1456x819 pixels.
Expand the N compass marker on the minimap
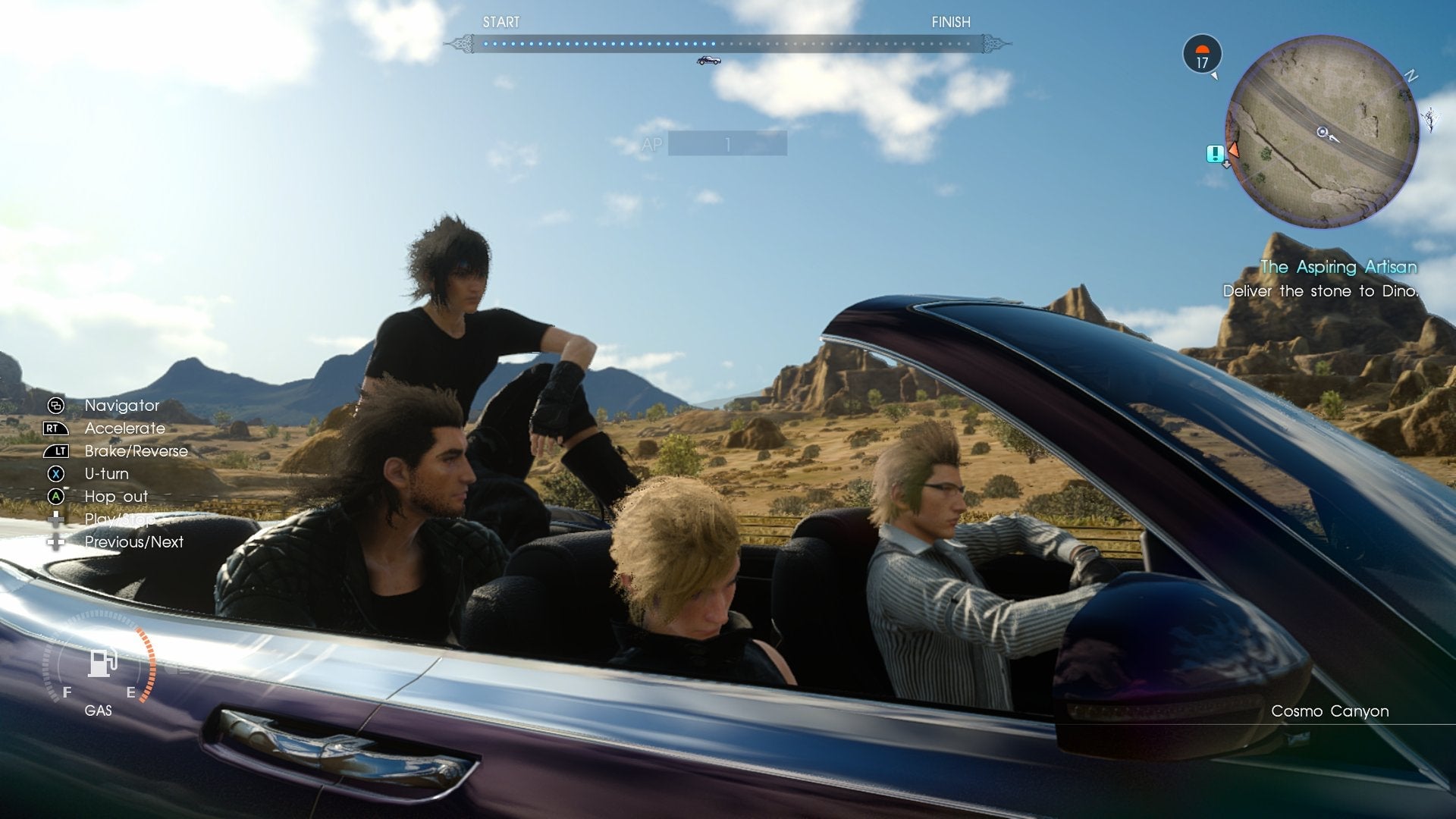(x=1411, y=75)
